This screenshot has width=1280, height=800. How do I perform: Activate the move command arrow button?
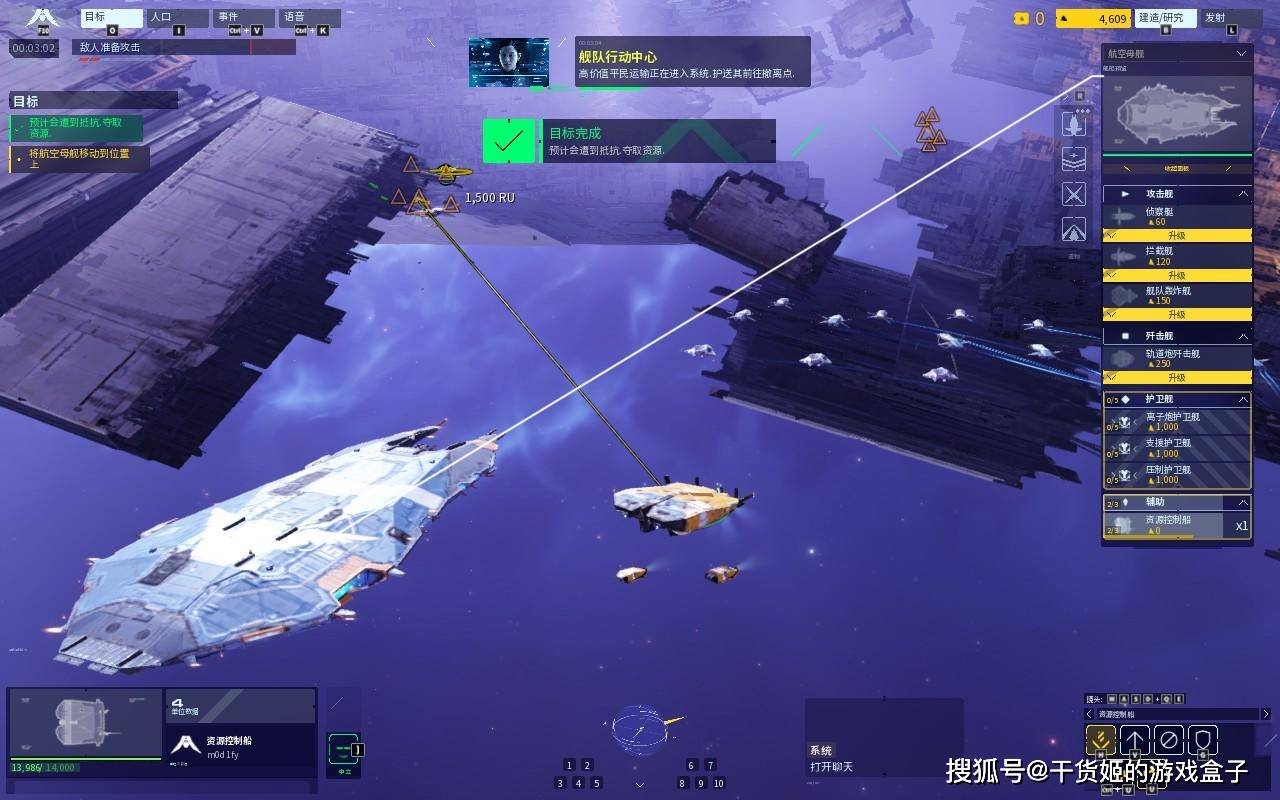[x=1134, y=740]
